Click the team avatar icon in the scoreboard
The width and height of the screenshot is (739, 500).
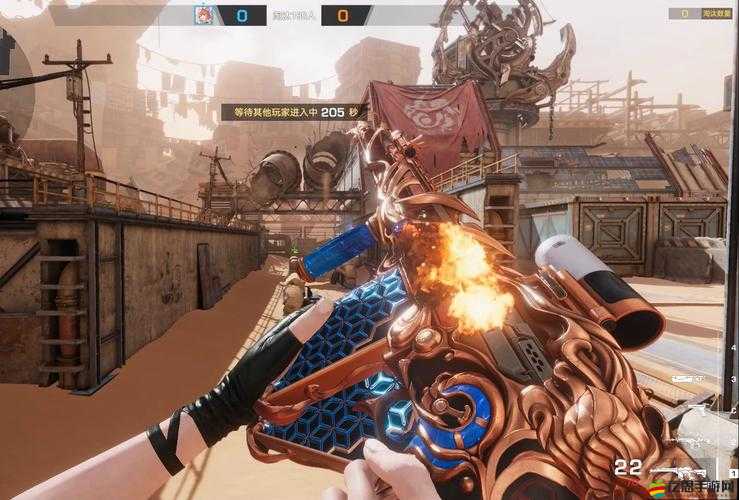(x=205, y=16)
